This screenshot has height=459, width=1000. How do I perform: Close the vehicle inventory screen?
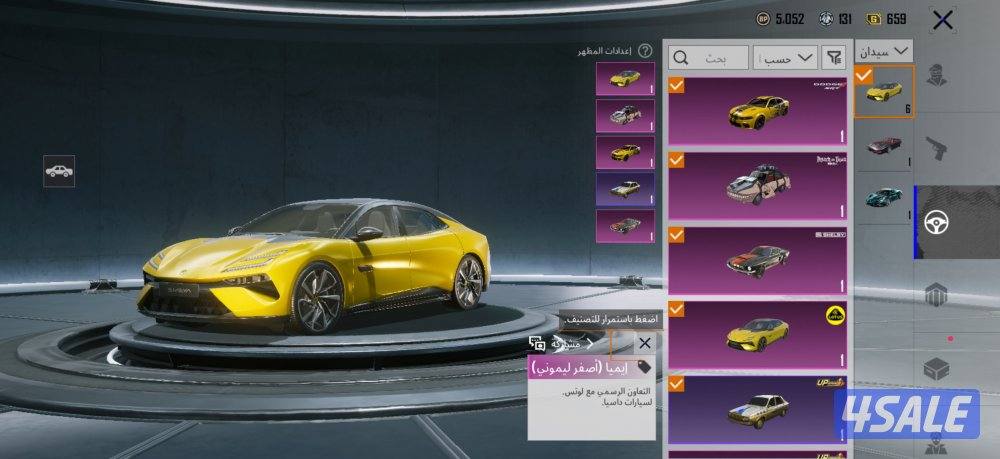click(x=941, y=19)
